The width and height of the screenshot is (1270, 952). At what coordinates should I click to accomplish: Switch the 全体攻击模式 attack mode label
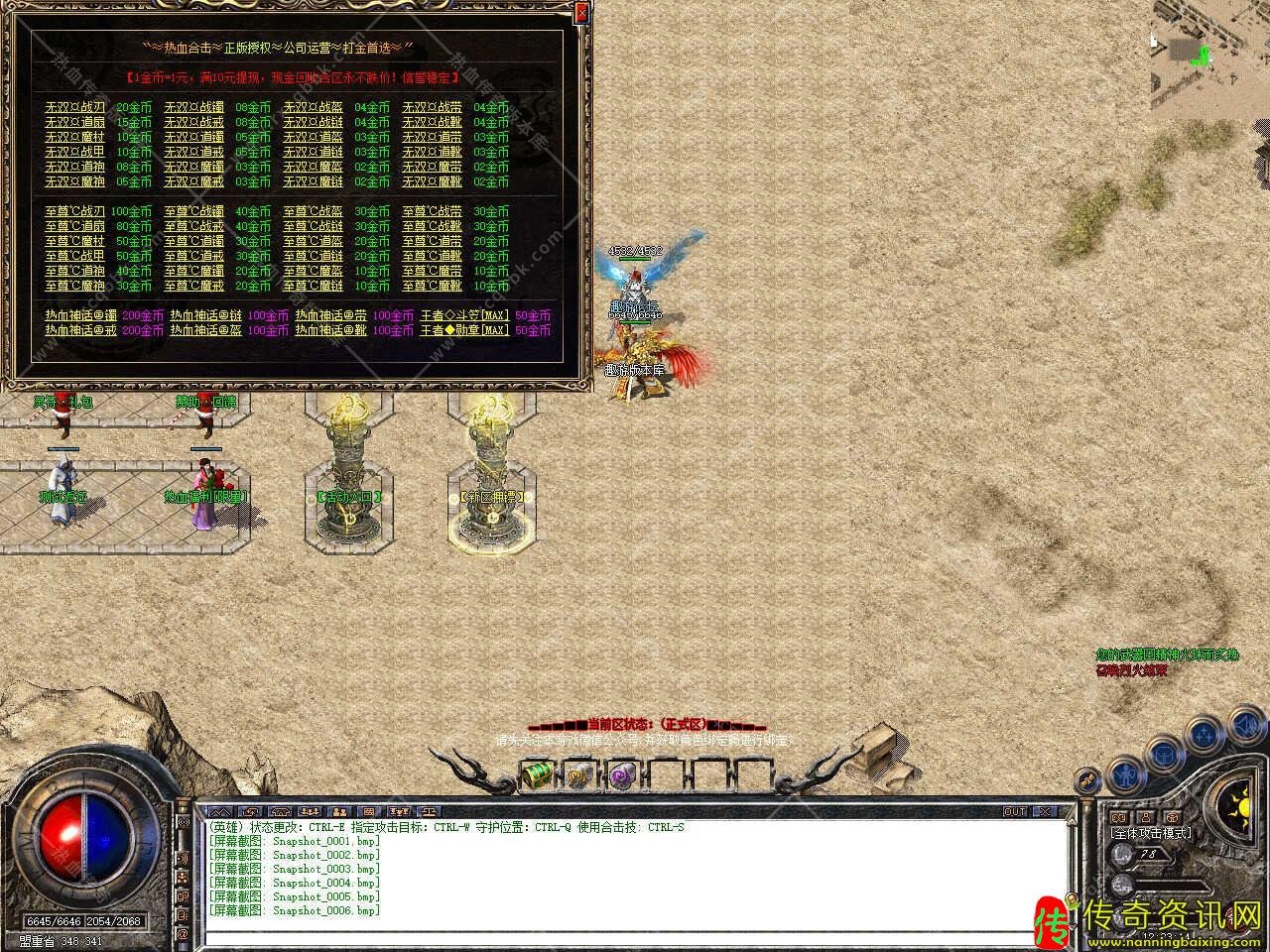click(1151, 833)
